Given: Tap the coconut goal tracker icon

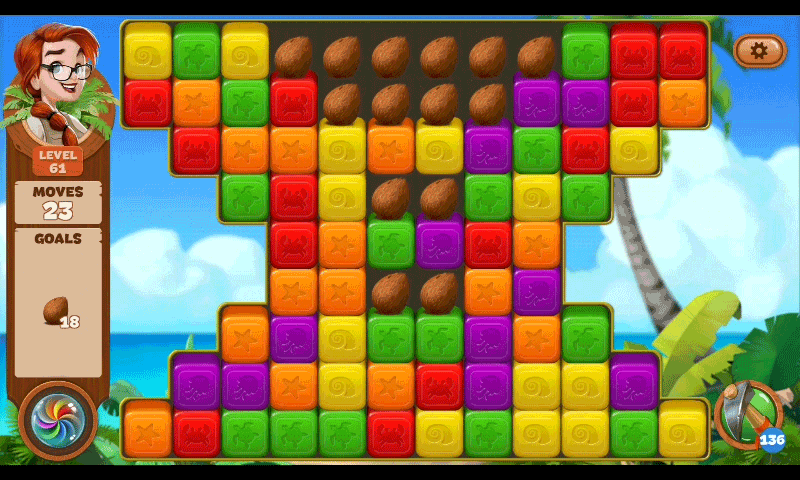Looking at the screenshot, I should [54, 311].
